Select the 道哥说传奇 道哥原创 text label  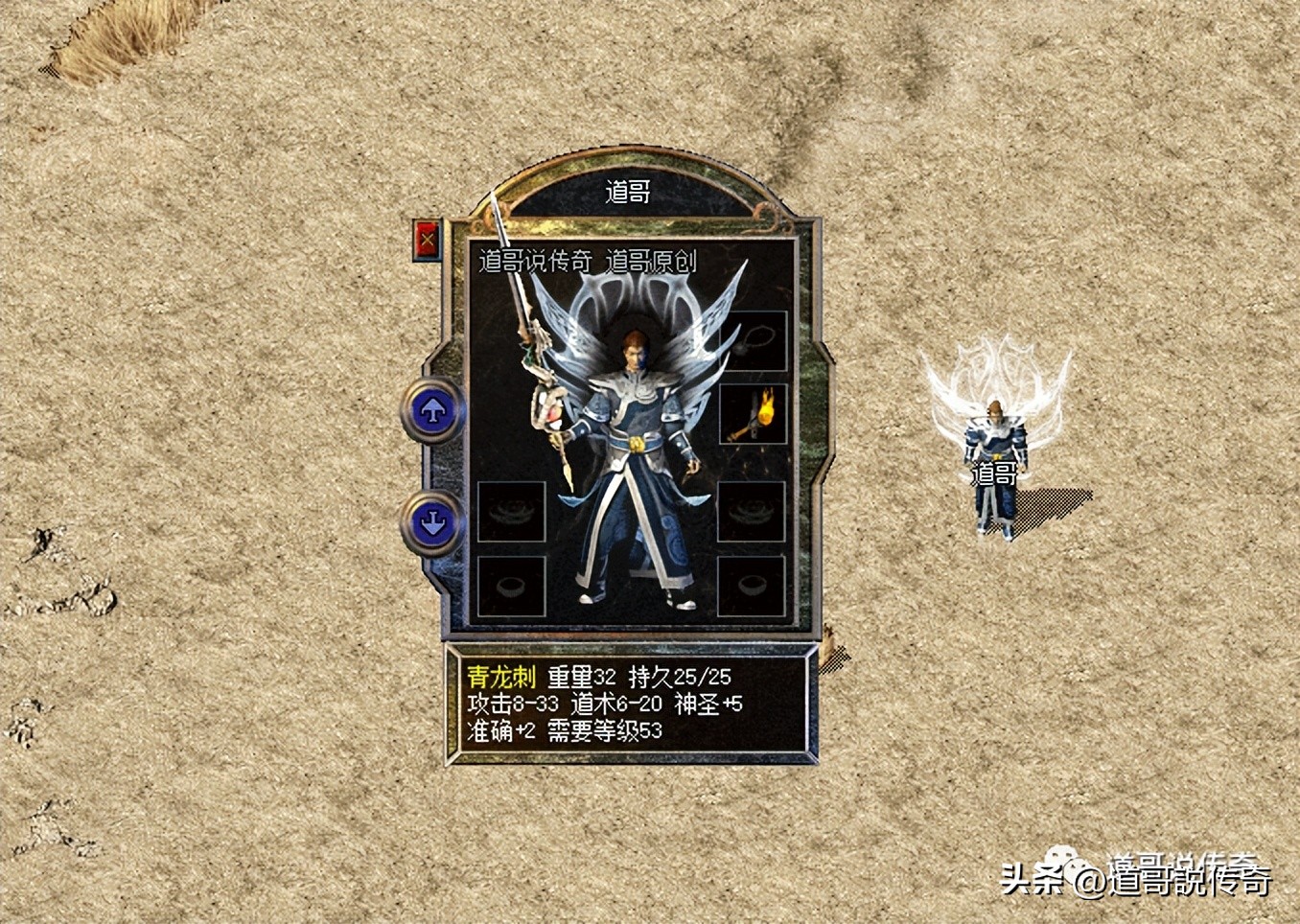(x=586, y=260)
